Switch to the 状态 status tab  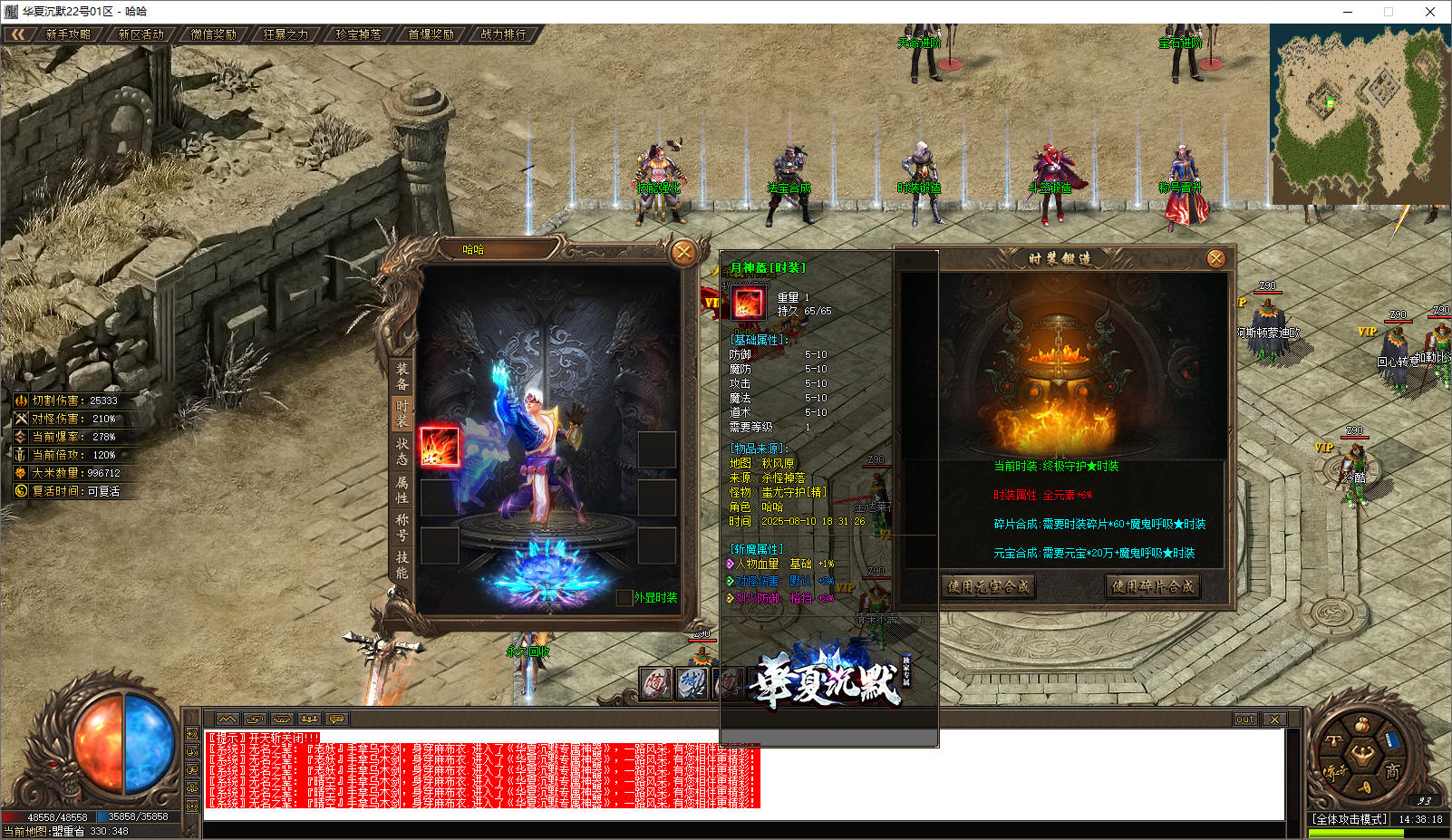click(402, 451)
